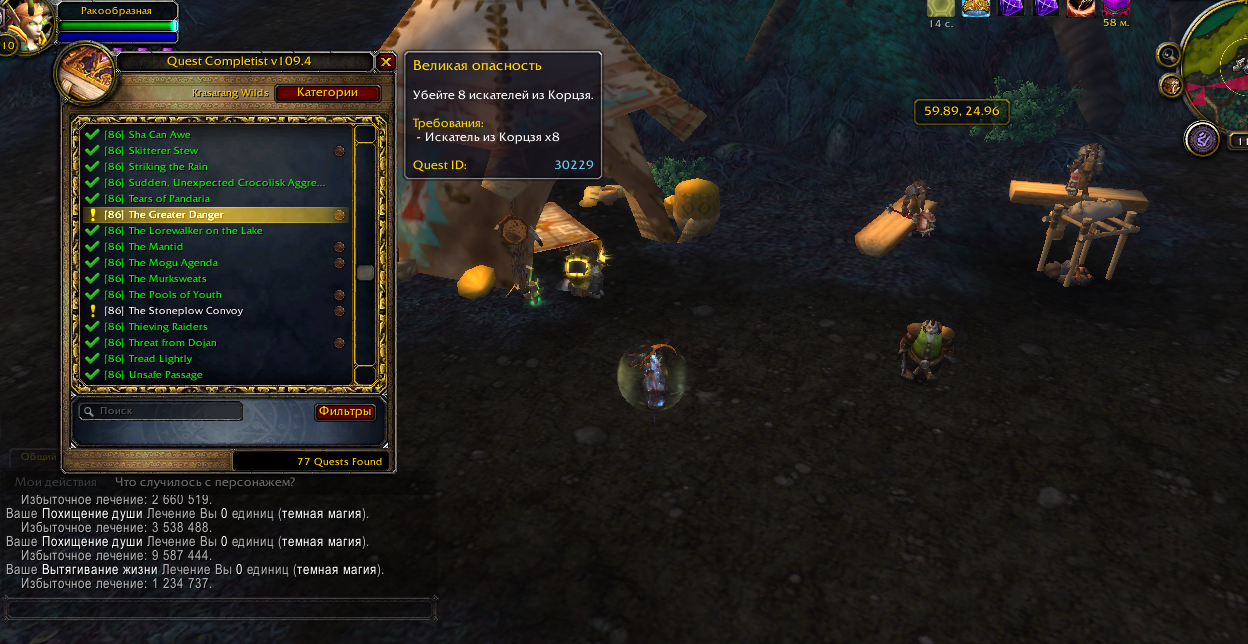1248x644 pixels.
Task: Click the golden crown buff icon
Action: 976,7
